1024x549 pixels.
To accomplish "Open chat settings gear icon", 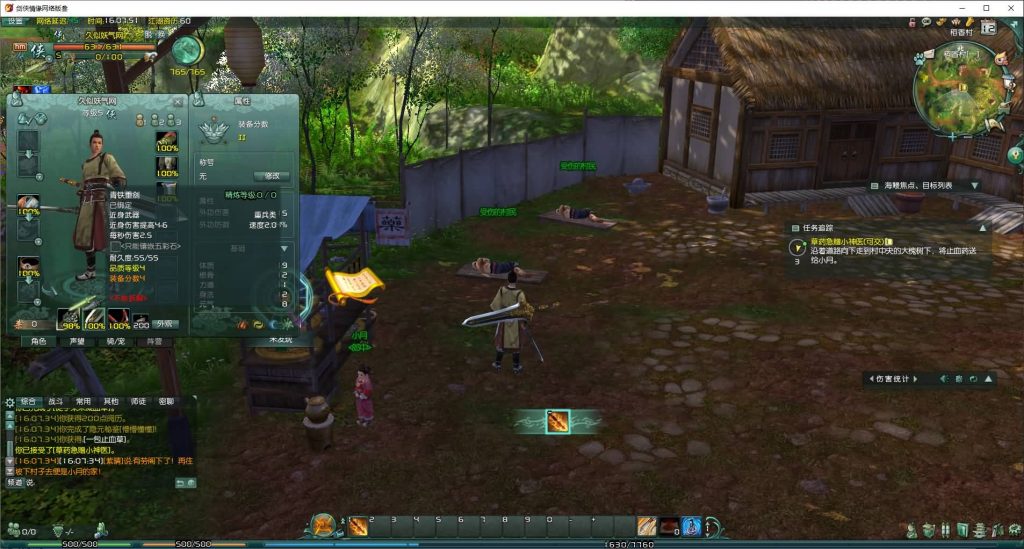I will tap(10, 400).
